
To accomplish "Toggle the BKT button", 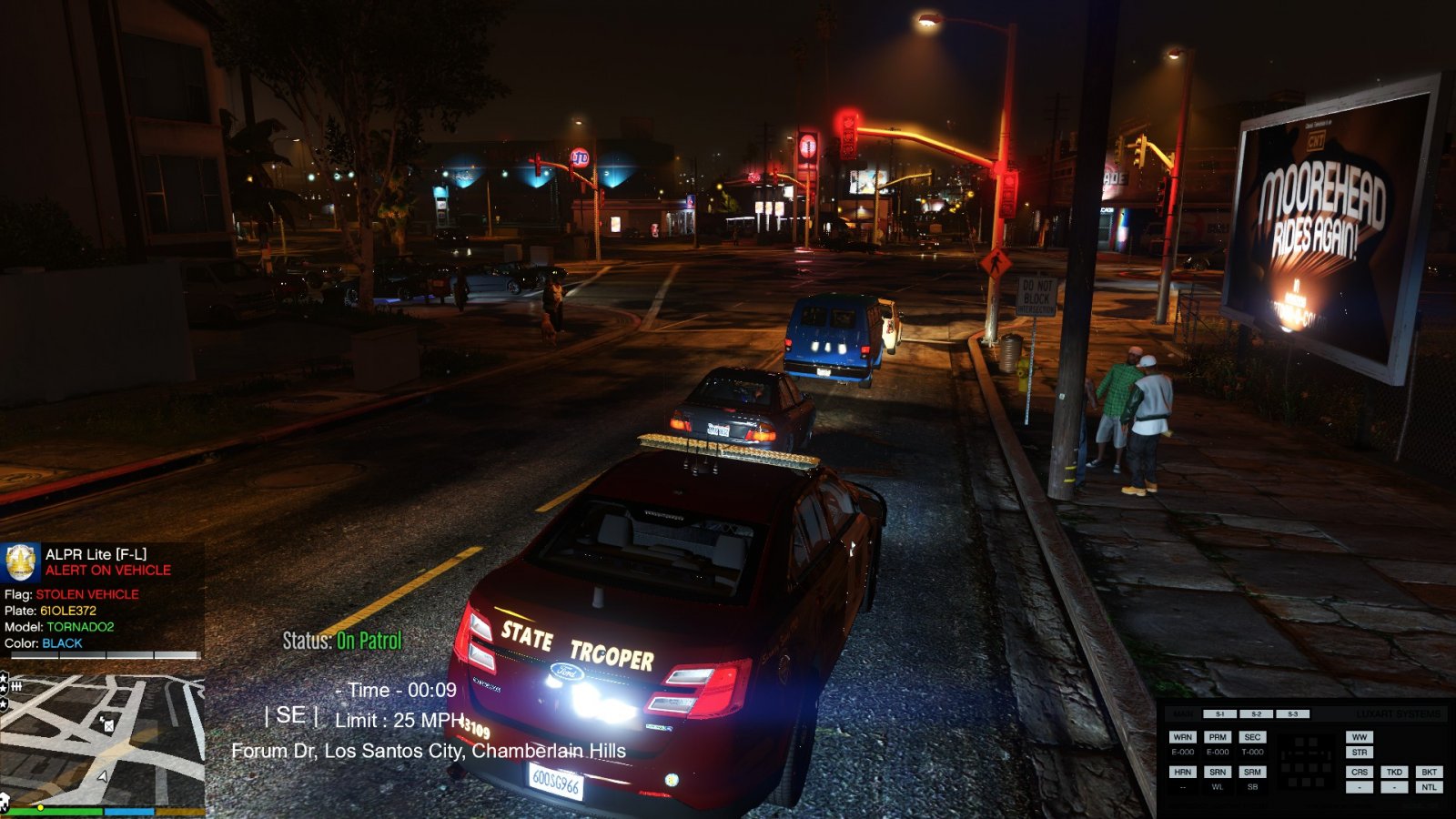I will 1429,772.
